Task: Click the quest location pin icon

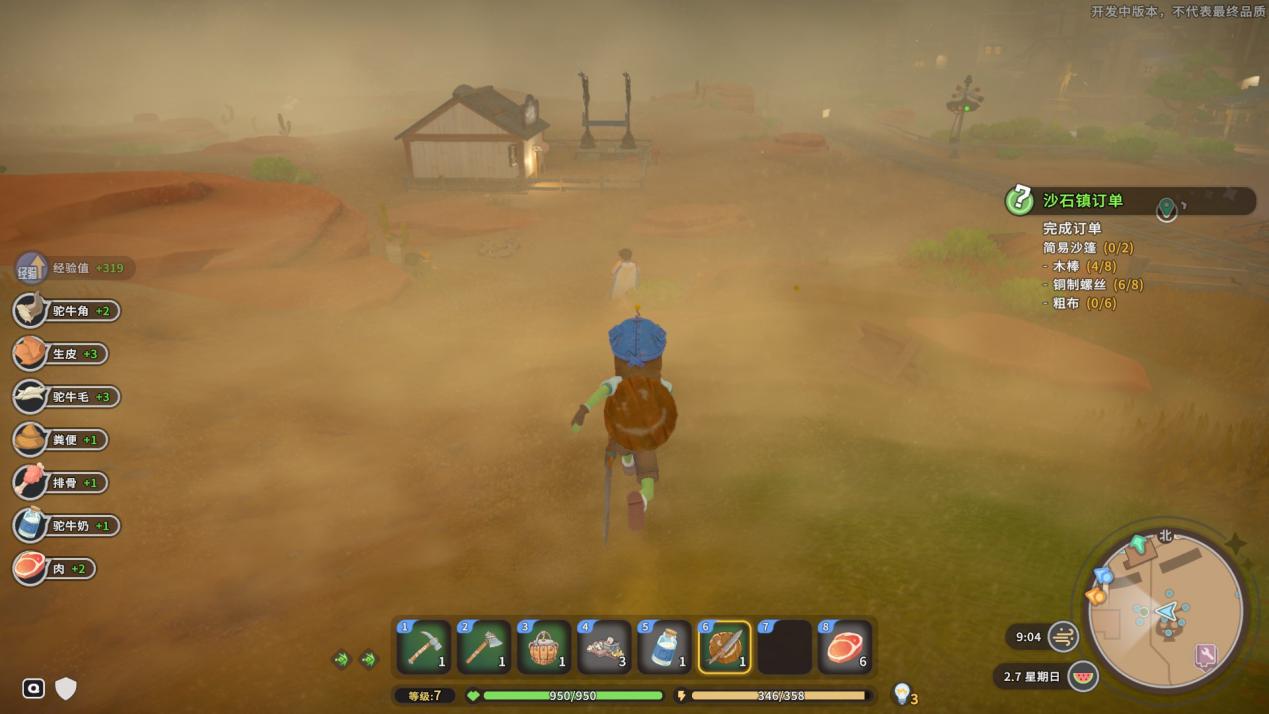Action: [1166, 209]
